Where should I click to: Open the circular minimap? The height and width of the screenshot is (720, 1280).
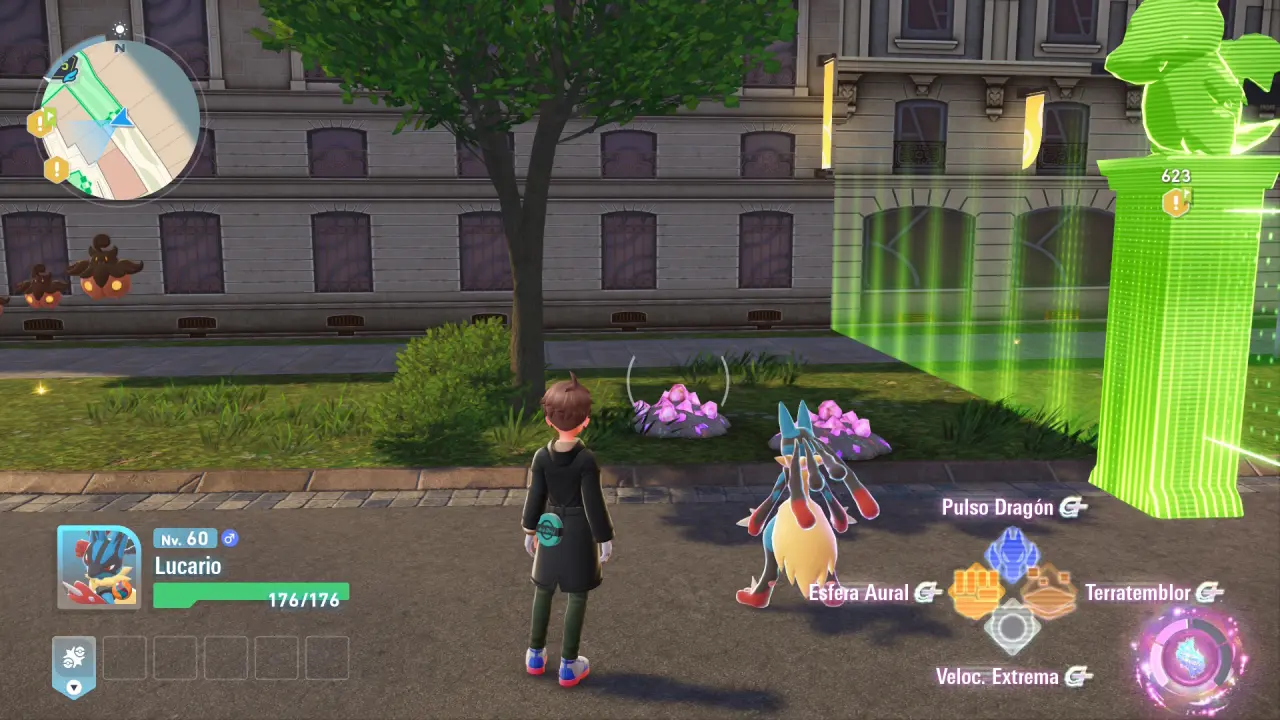point(118,118)
